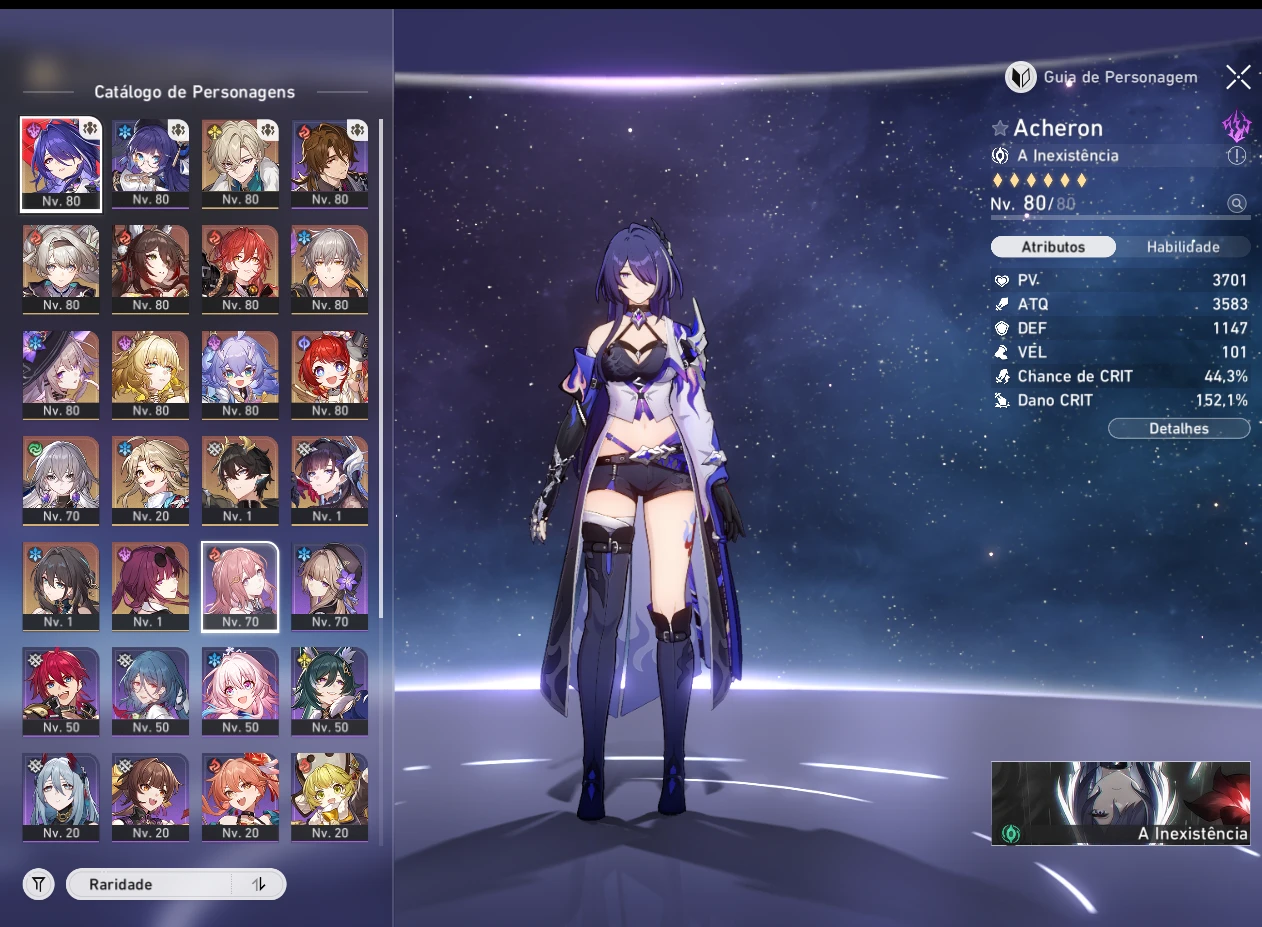Open the Detalhes stats panel
The image size is (1262, 927).
coord(1178,429)
